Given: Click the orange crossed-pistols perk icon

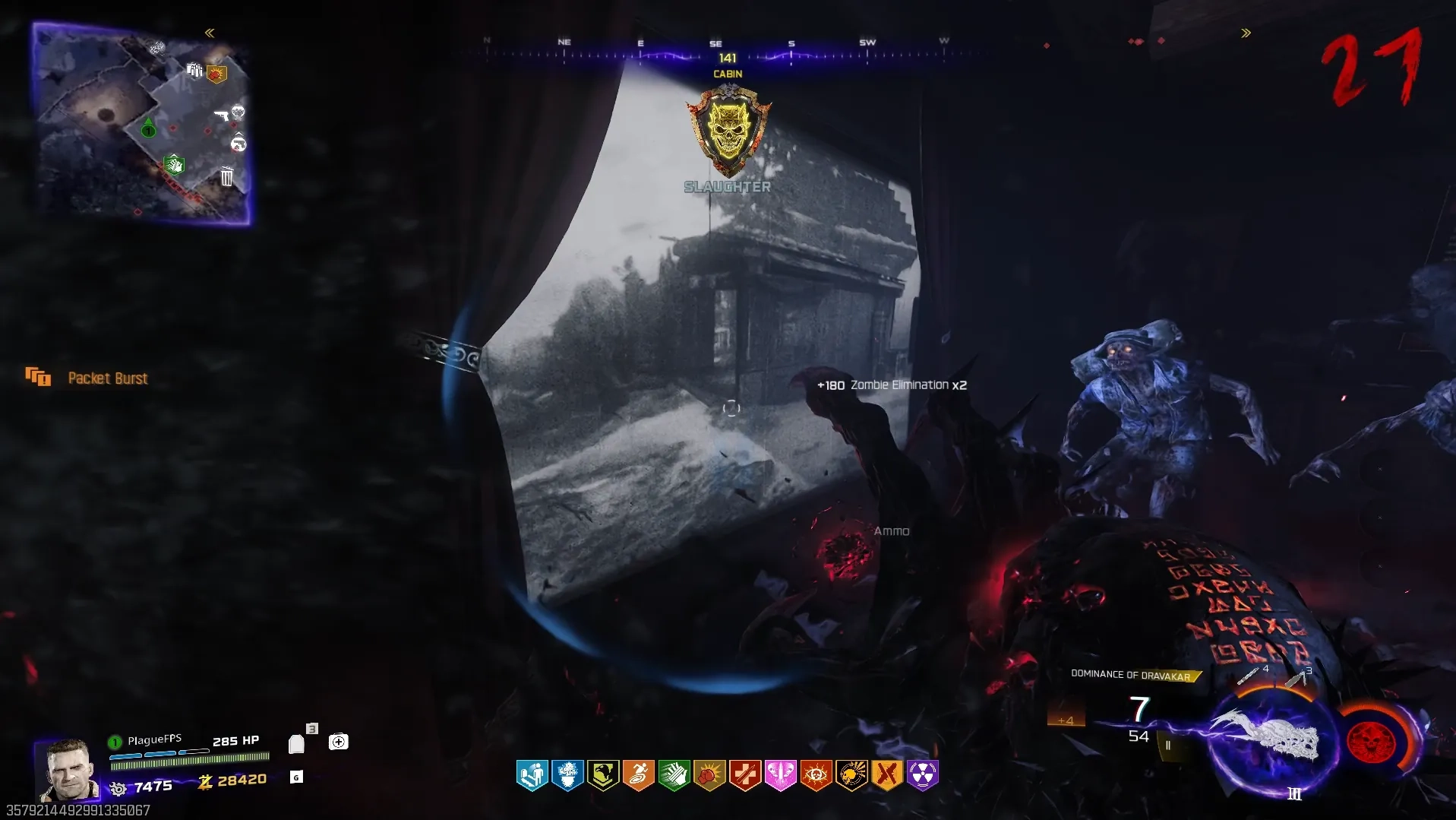Looking at the screenshot, I should [886, 775].
